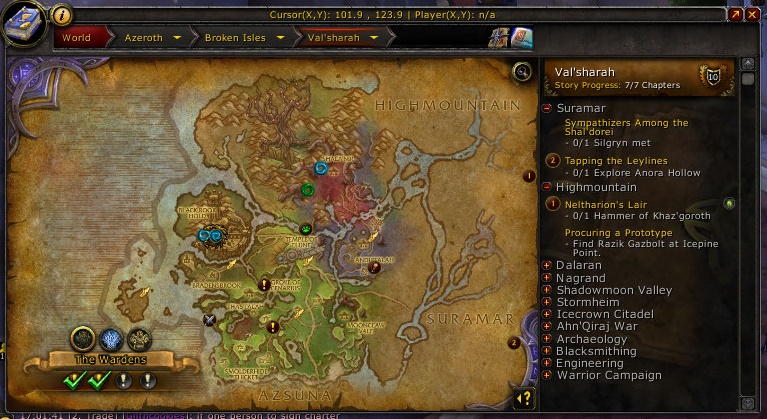Expand the Icecrown Citadel quest category
Image resolution: width=767 pixels, height=419 pixels.
[x=547, y=314]
